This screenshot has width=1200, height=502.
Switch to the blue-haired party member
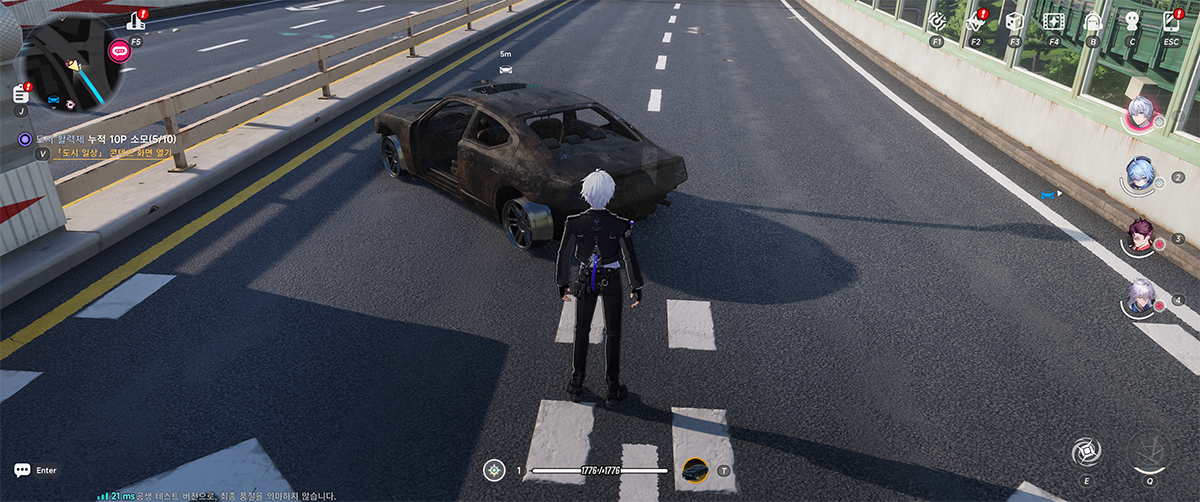click(1141, 176)
